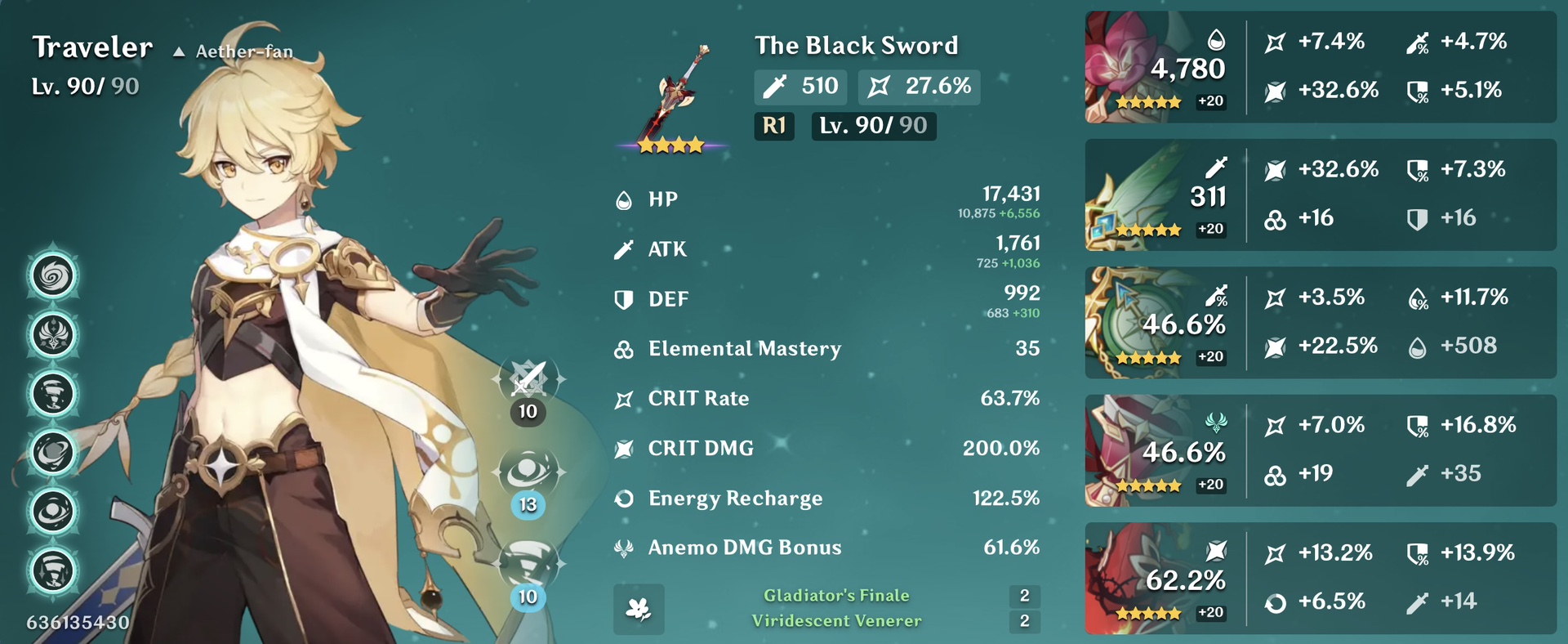Viewport: 1568px width, 644px height.
Task: Open the Normal Attack talent at level 10
Action: 527,380
